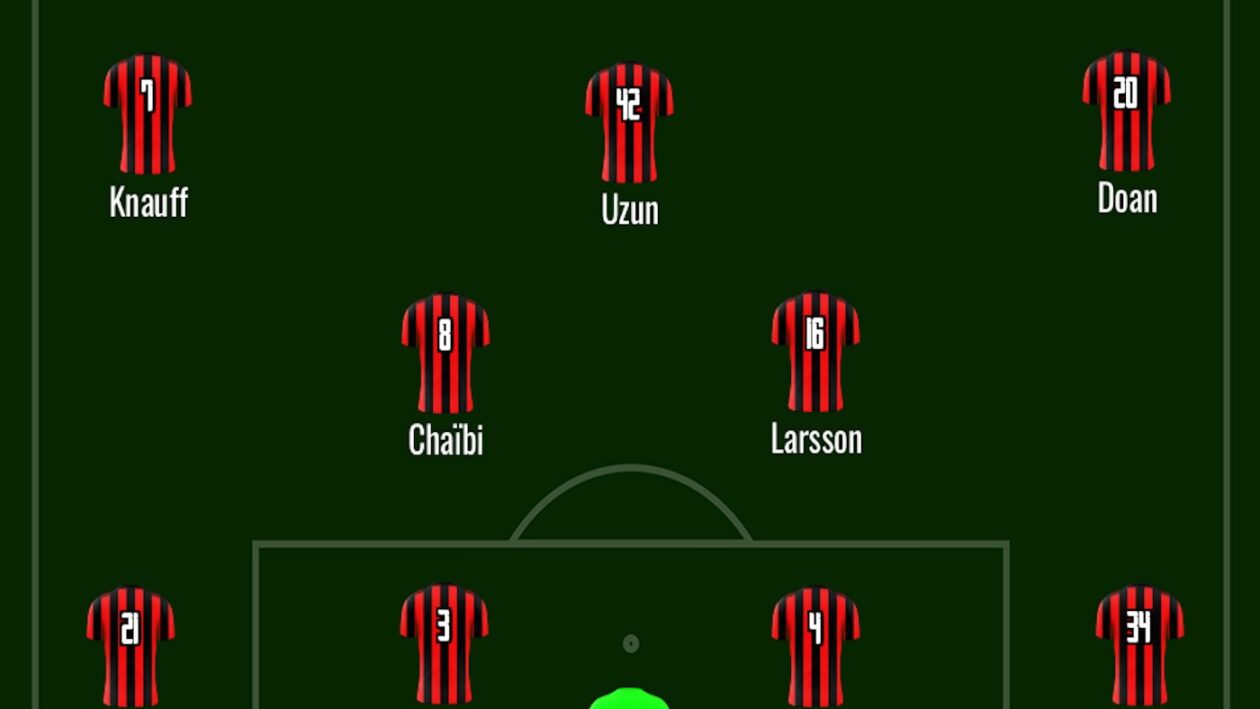Choose the number 3 defender
Image resolution: width=1260 pixels, height=709 pixels.
pyautogui.click(x=444, y=643)
